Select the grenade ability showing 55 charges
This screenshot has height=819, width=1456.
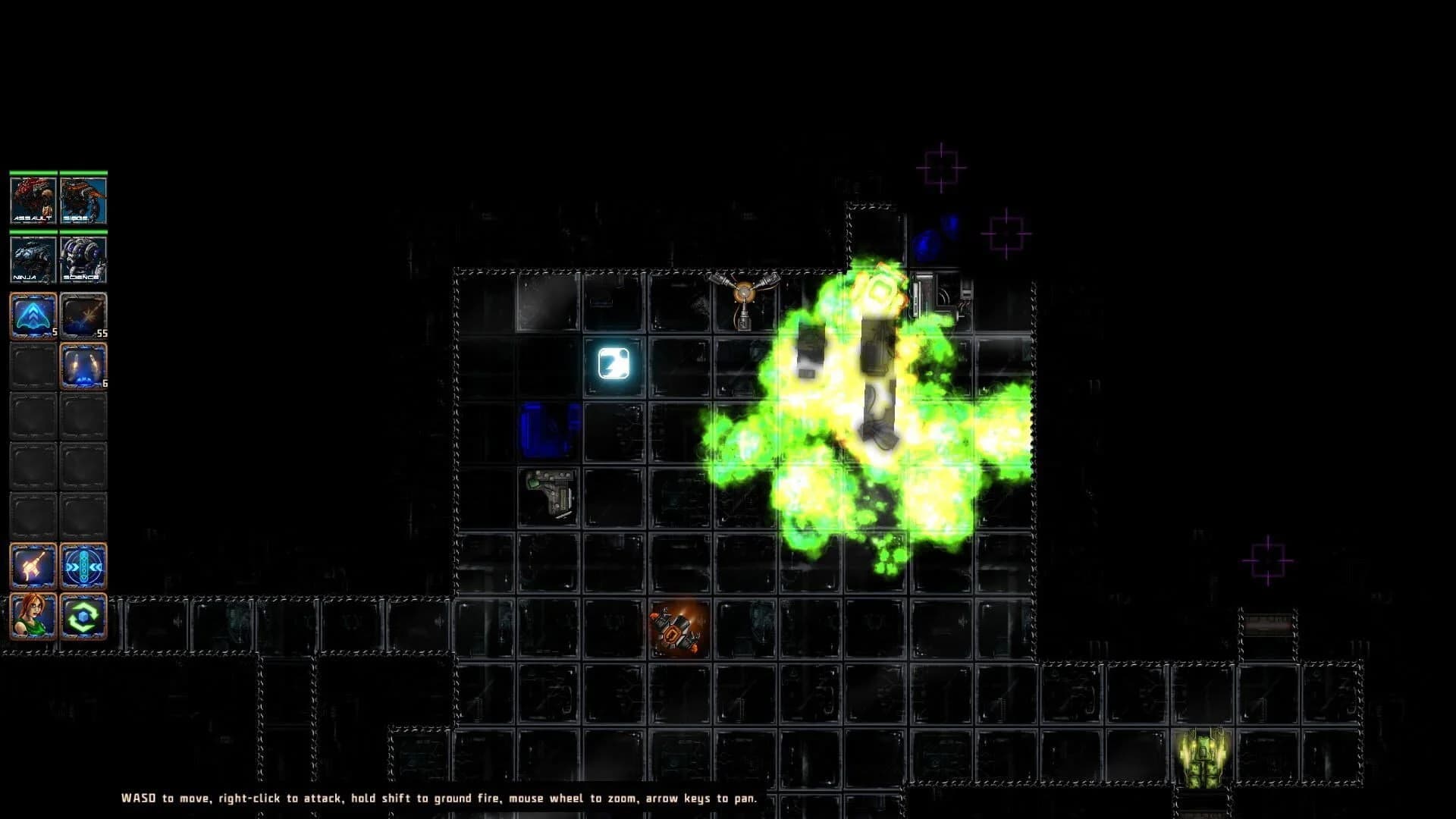click(x=83, y=314)
